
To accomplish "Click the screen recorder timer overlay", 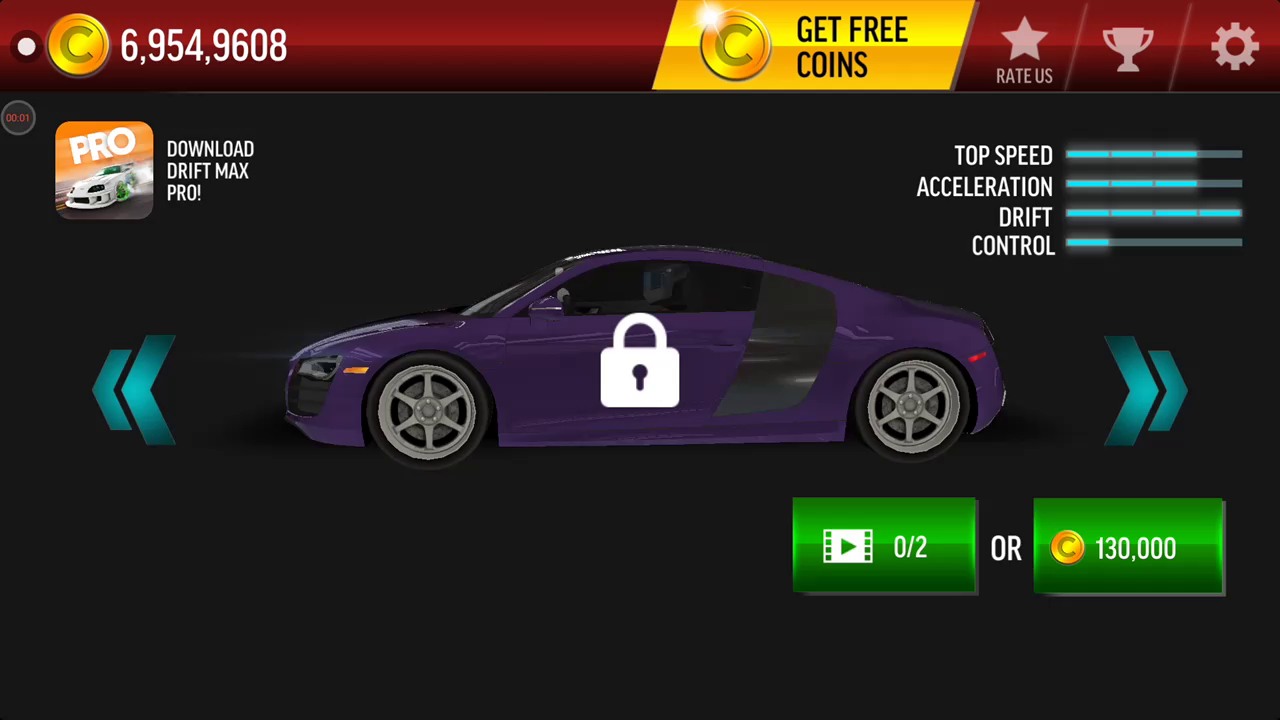I will [x=18, y=118].
